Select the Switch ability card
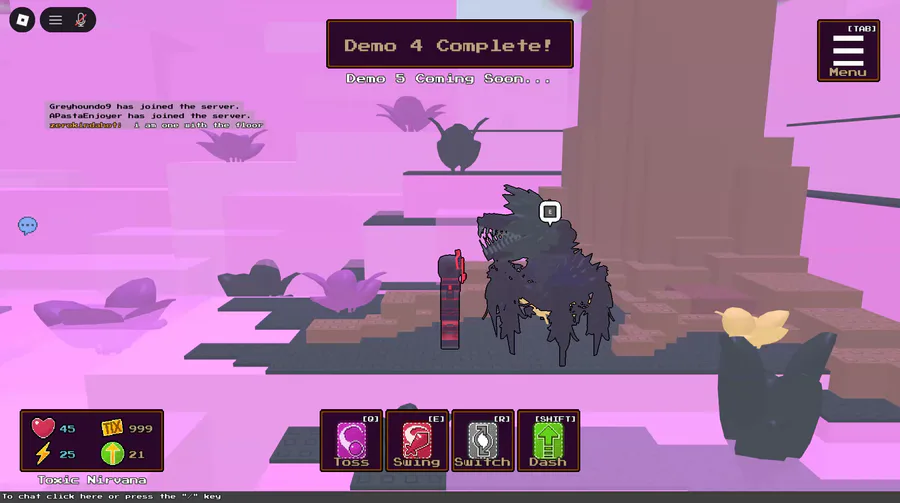900x503 pixels. tap(482, 441)
